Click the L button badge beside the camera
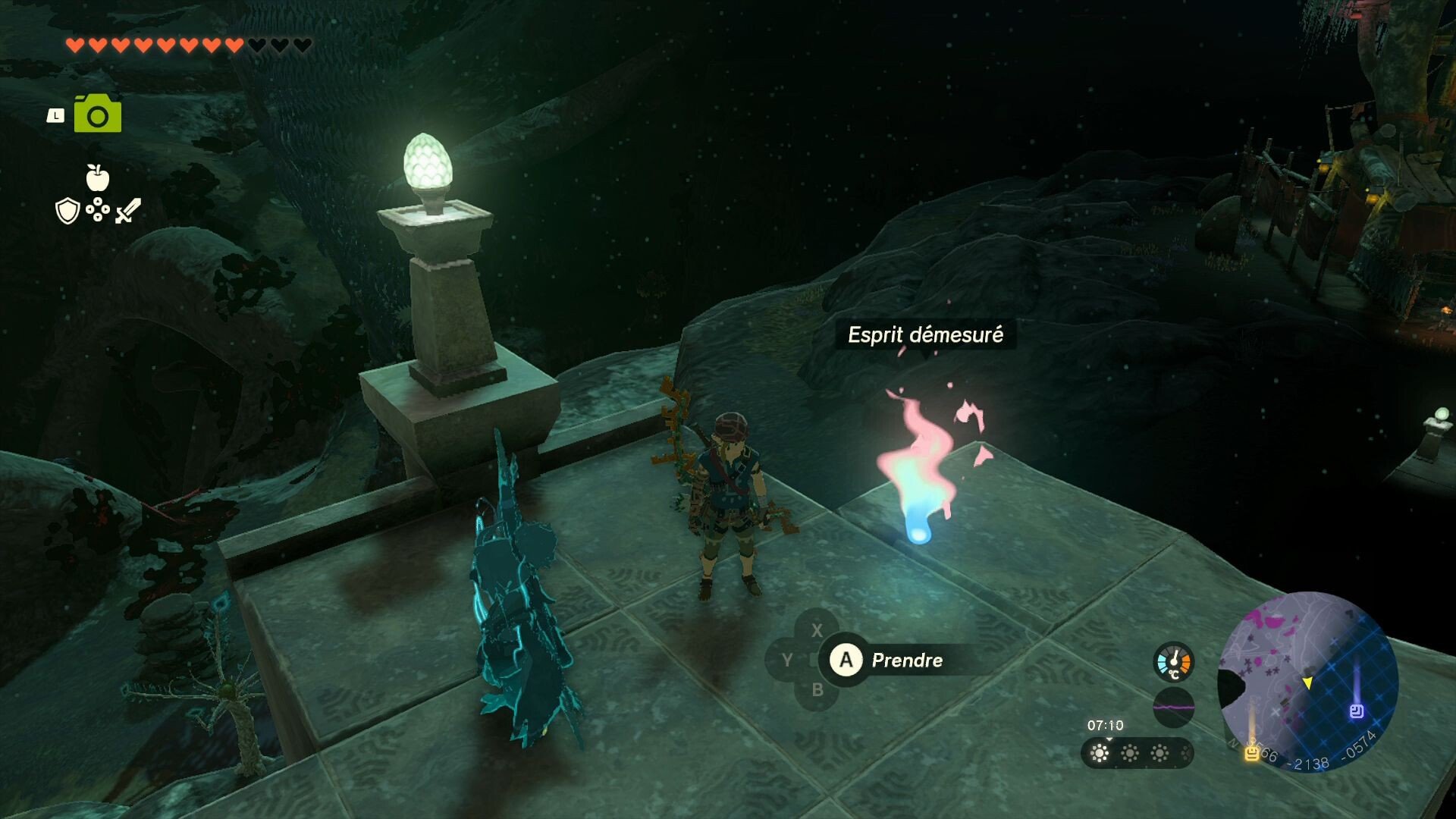 [56, 115]
